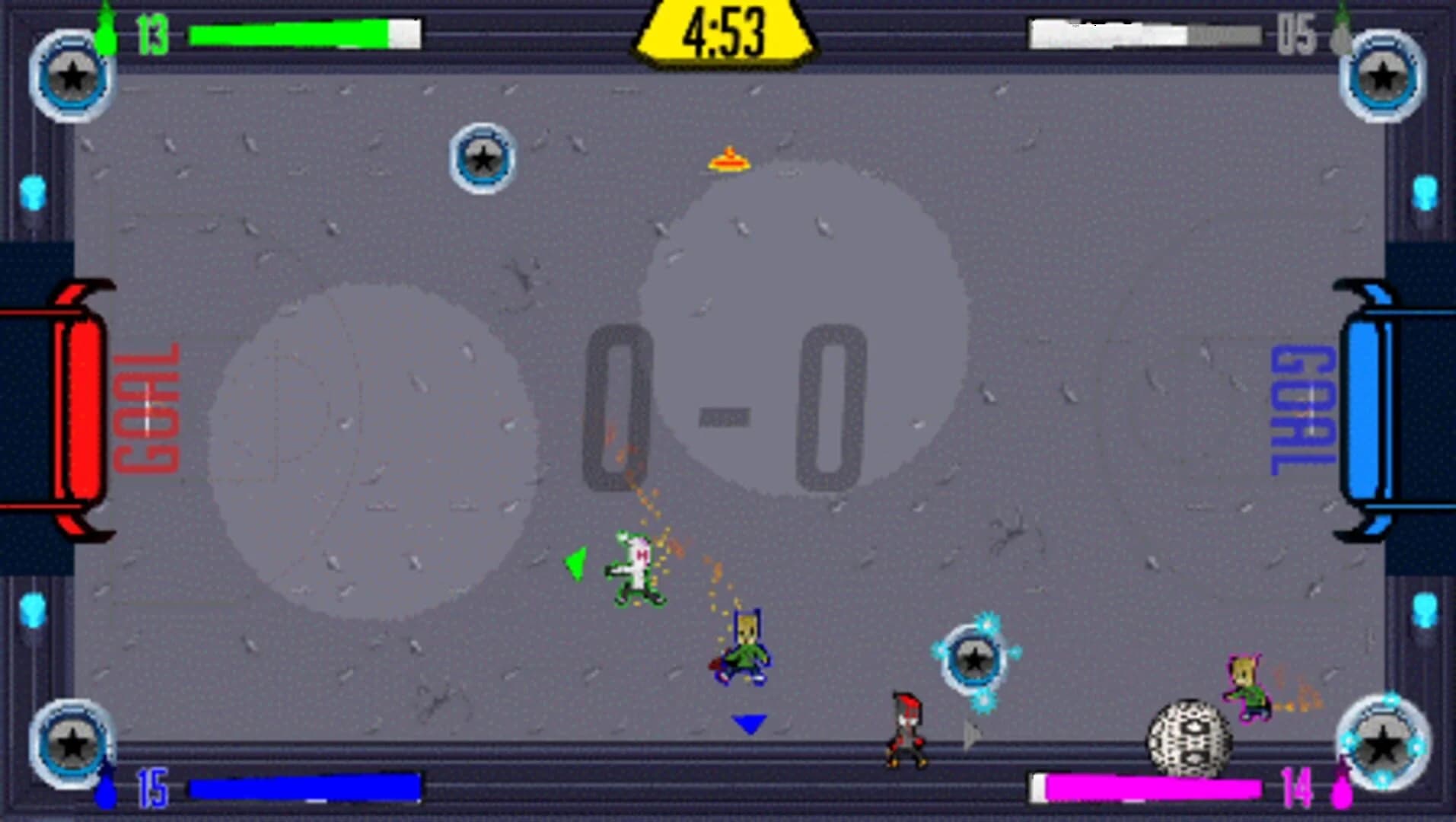
Task: Click the glowing star bumper near bottom center
Action: click(977, 658)
